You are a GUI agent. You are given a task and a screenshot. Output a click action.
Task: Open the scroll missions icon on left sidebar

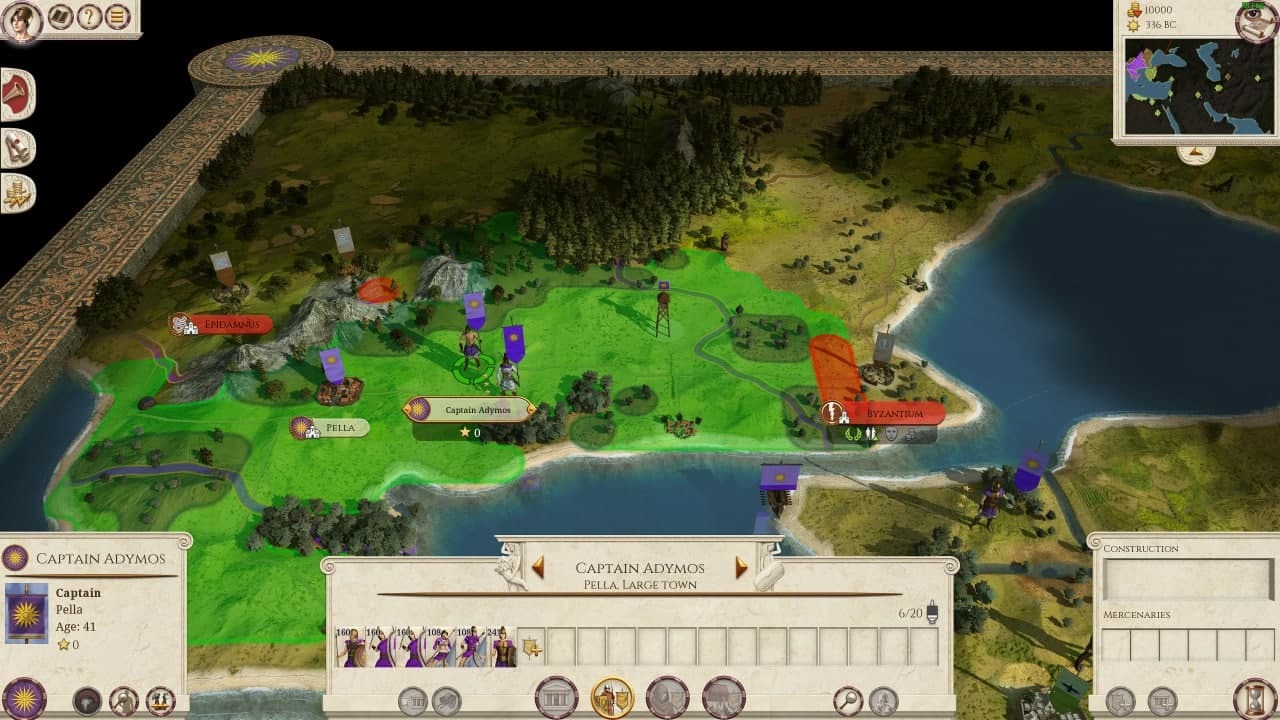15,144
